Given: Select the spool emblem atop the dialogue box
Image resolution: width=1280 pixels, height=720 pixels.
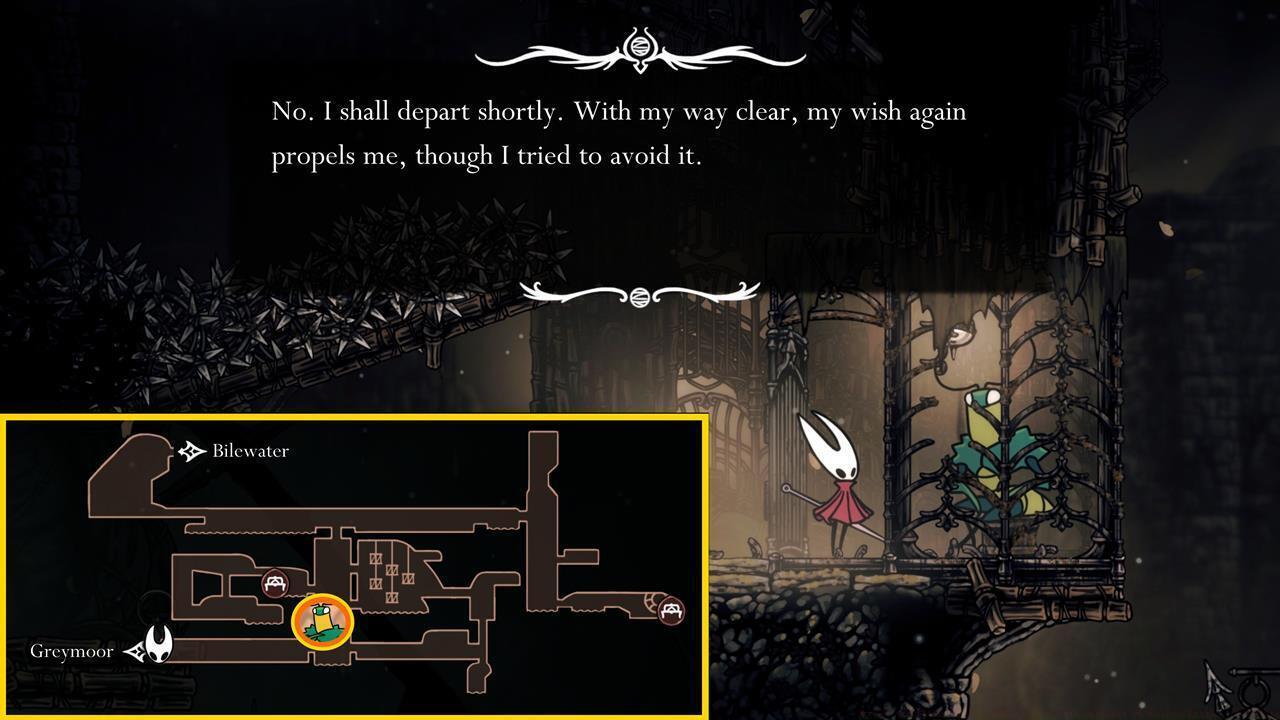Looking at the screenshot, I should (x=639, y=46).
